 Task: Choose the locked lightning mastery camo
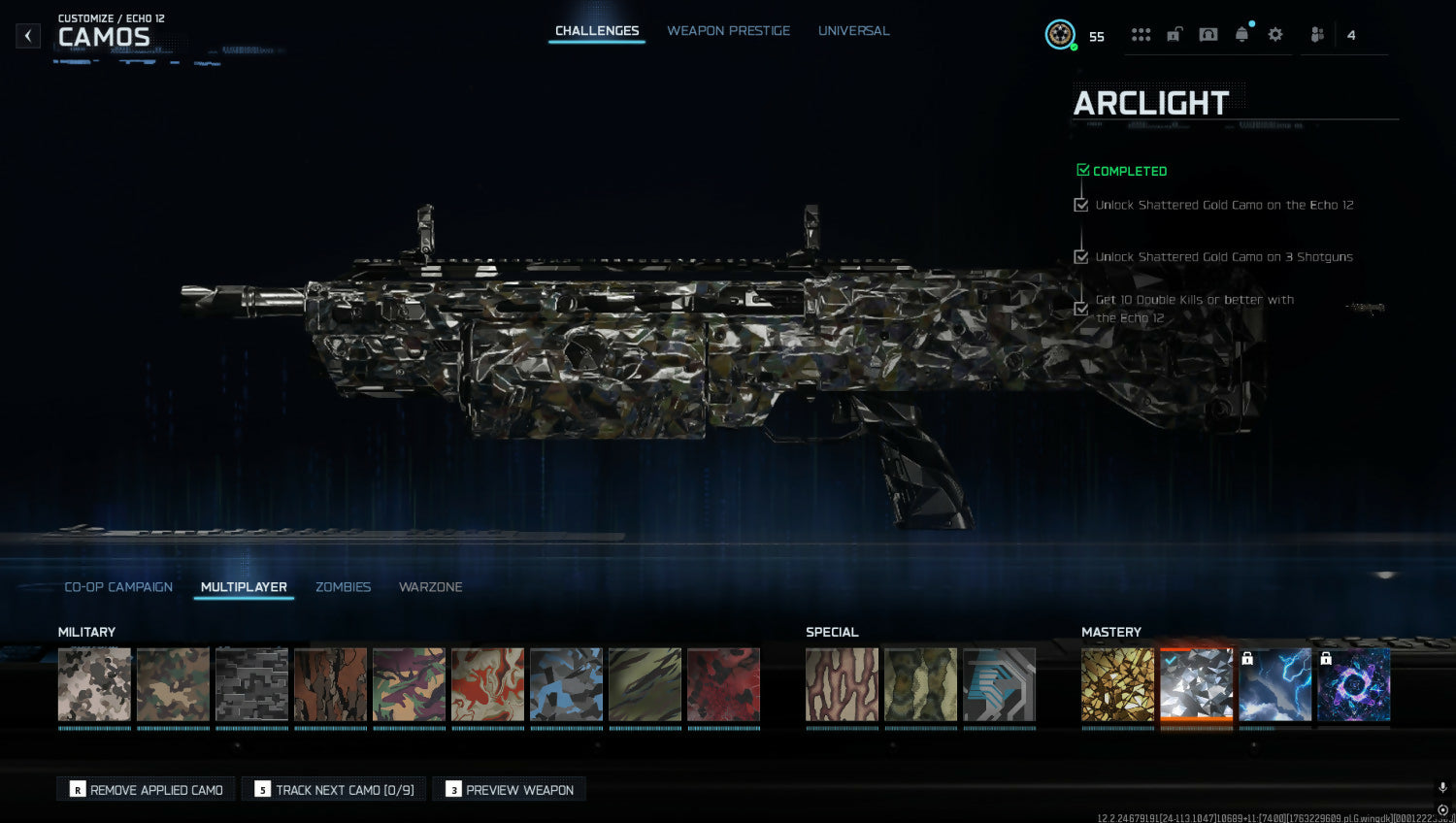click(x=1275, y=684)
